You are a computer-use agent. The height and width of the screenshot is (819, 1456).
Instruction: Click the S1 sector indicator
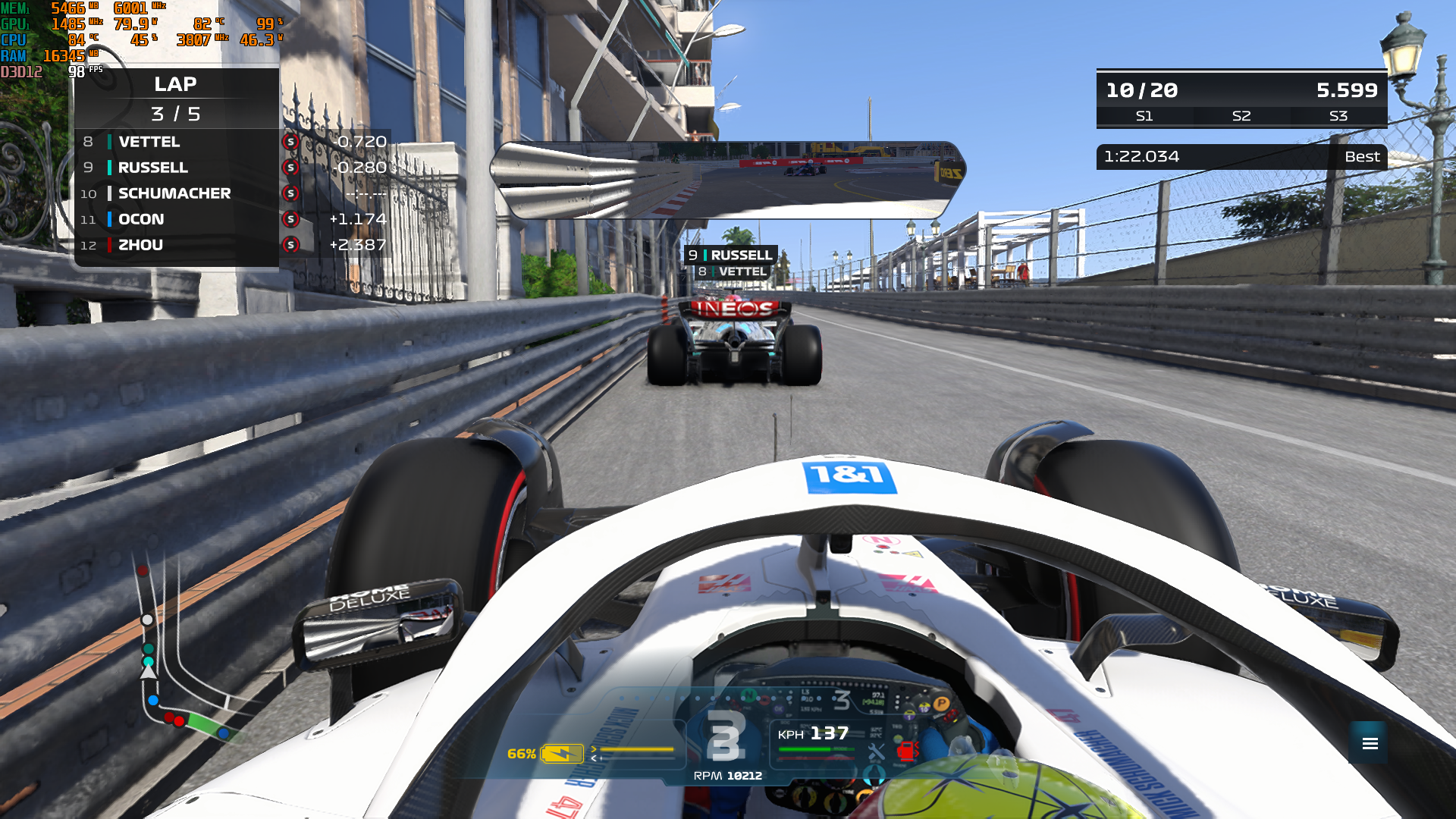(1144, 116)
